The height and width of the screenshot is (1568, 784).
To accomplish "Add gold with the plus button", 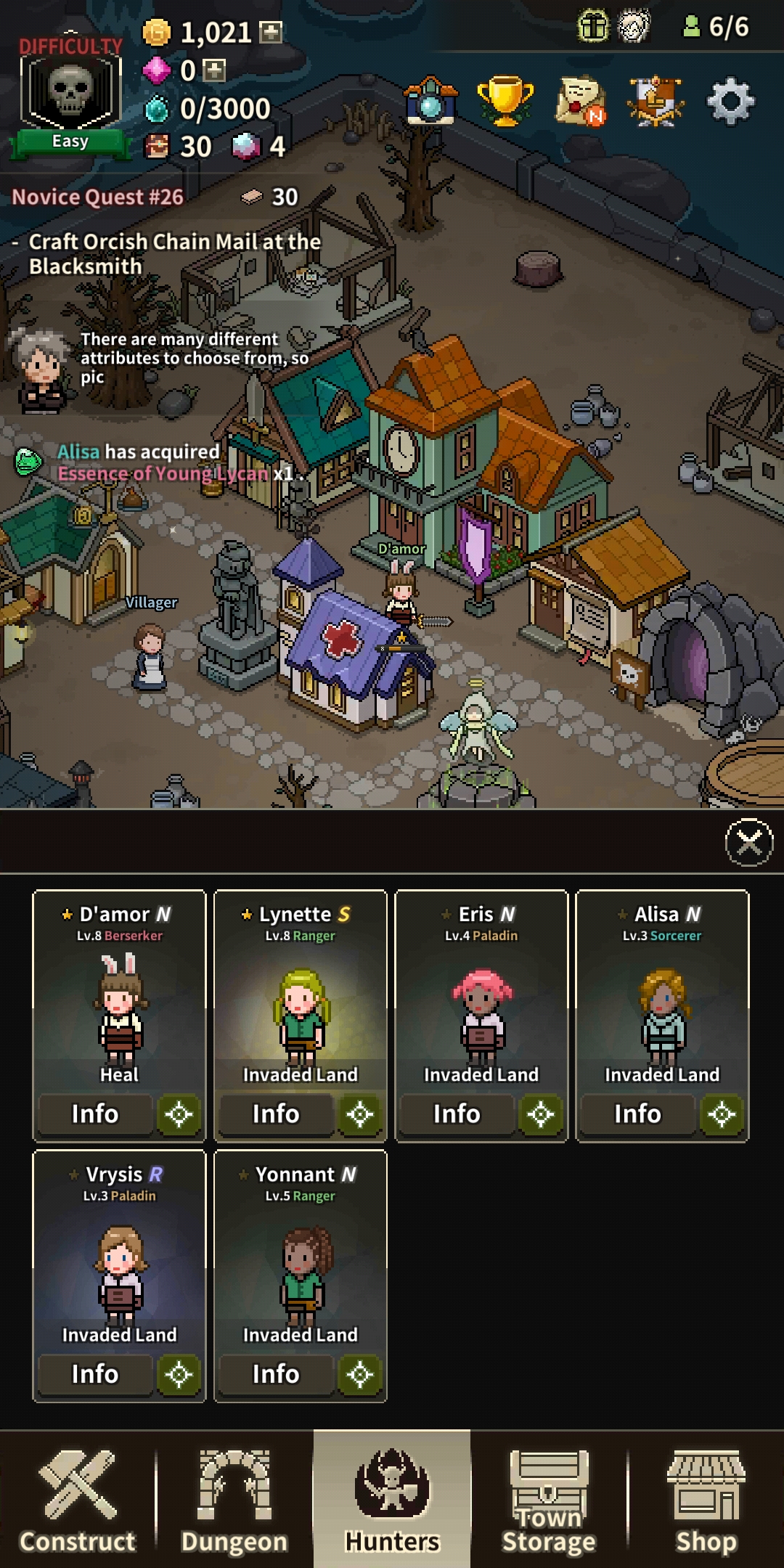I will 271,32.
